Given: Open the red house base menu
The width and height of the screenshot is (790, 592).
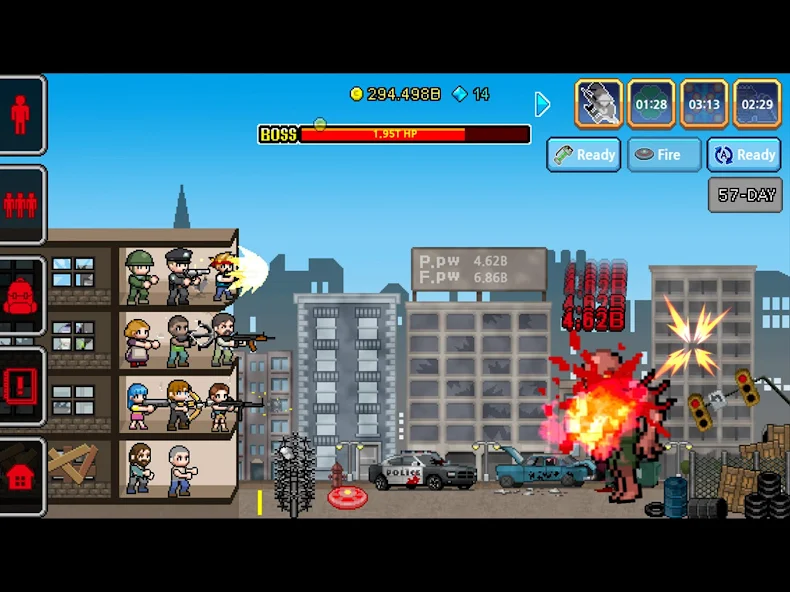Looking at the screenshot, I should 21,477.
